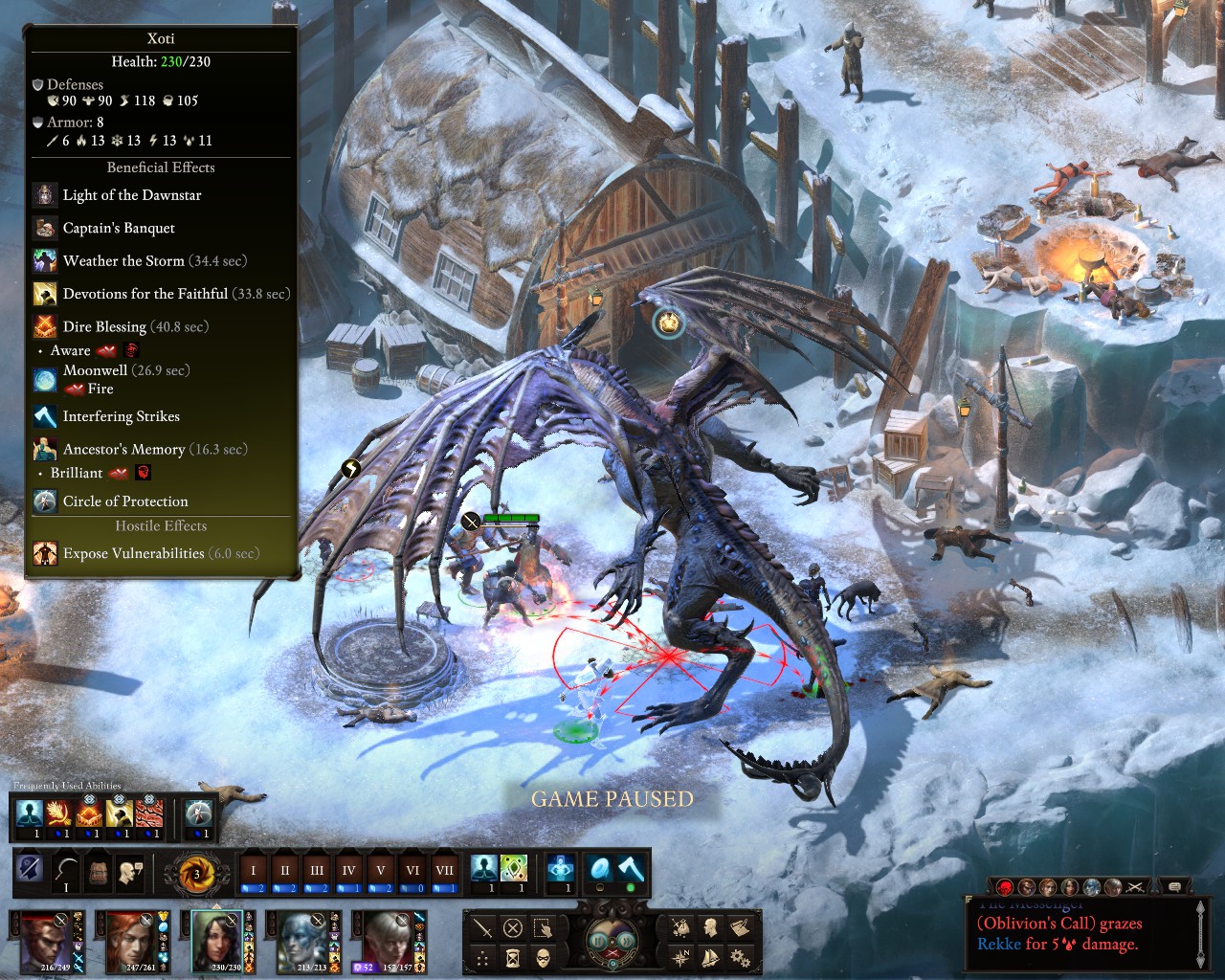This screenshot has width=1225, height=980.
Task: Open the combat log chat bubble tab
Action: (x=1174, y=887)
